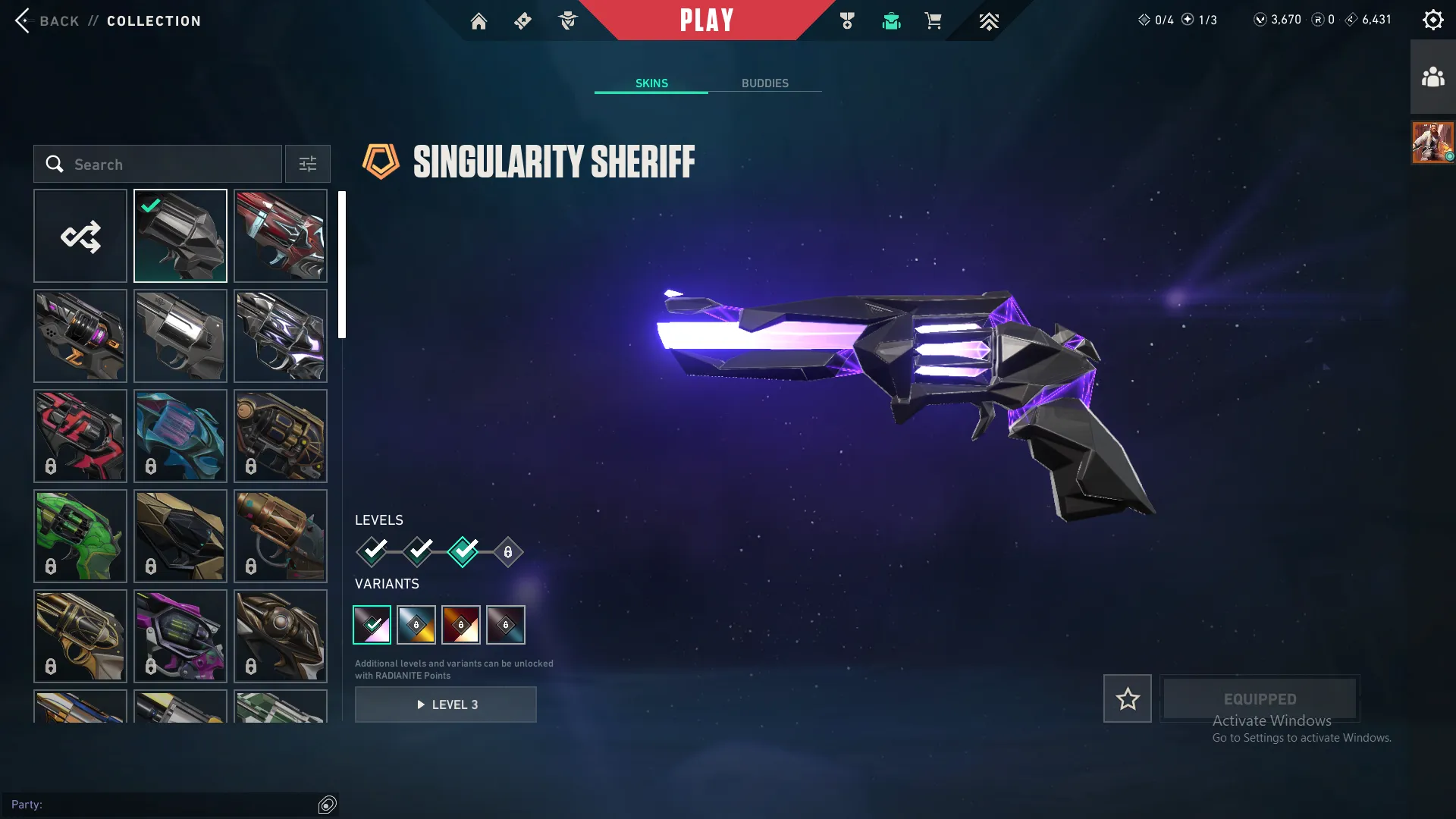
Task: Open the search filter sliders icon
Action: [x=307, y=164]
